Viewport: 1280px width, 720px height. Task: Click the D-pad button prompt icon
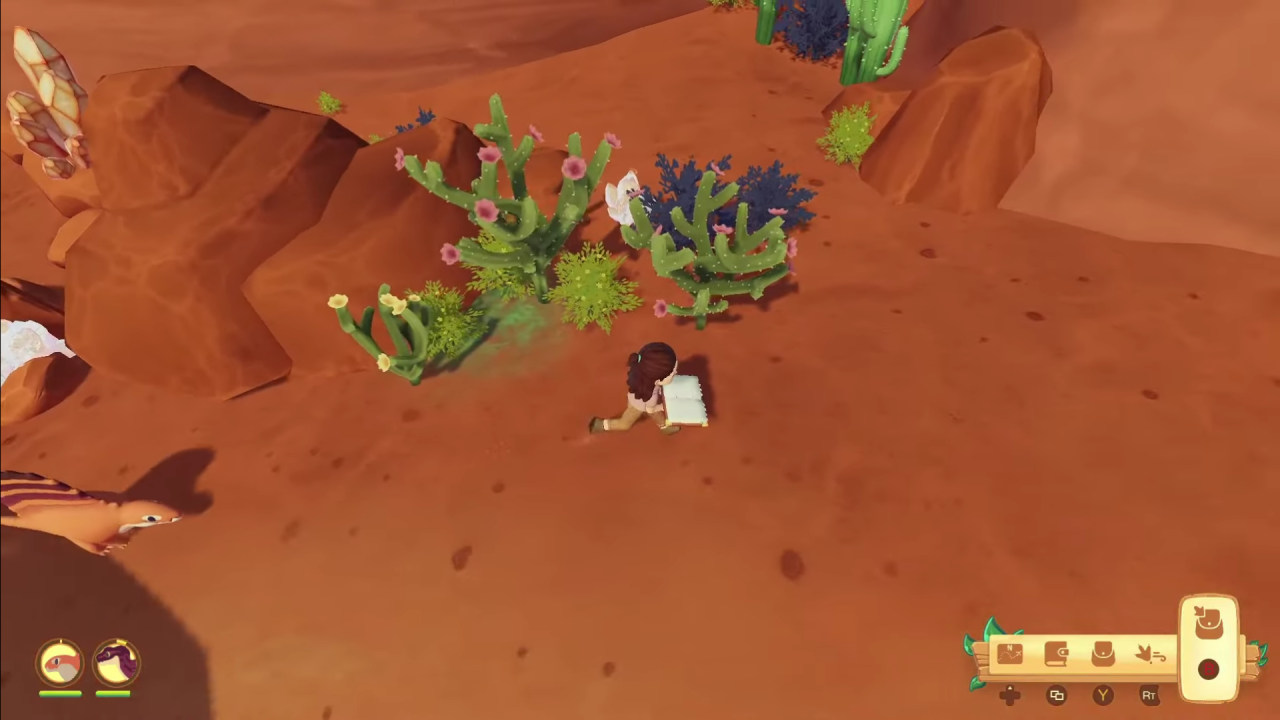(x=1009, y=694)
